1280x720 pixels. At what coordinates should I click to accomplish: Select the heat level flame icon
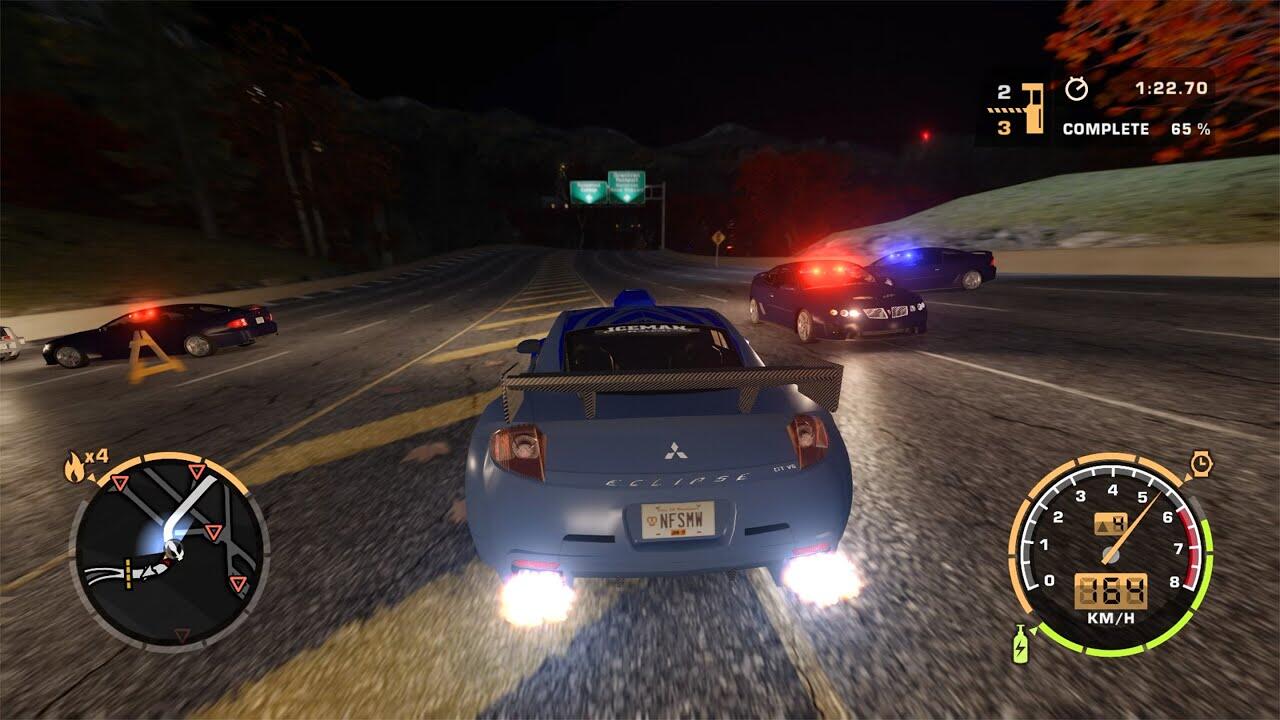point(74,464)
